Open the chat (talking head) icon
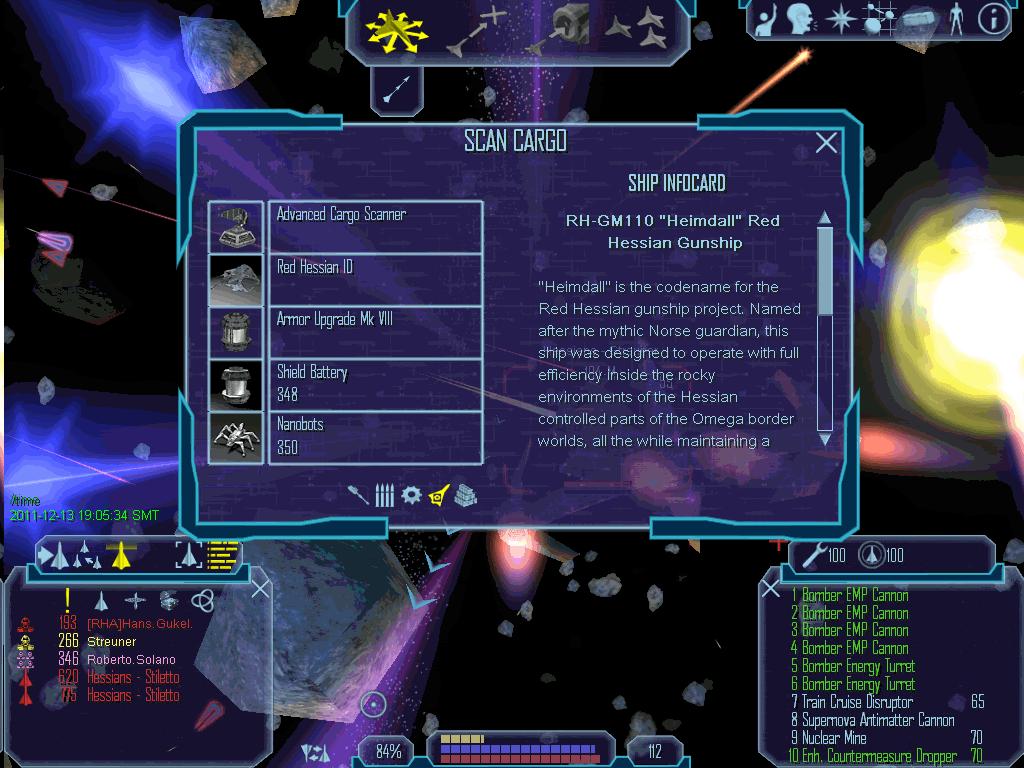The width and height of the screenshot is (1024, 768). point(798,19)
